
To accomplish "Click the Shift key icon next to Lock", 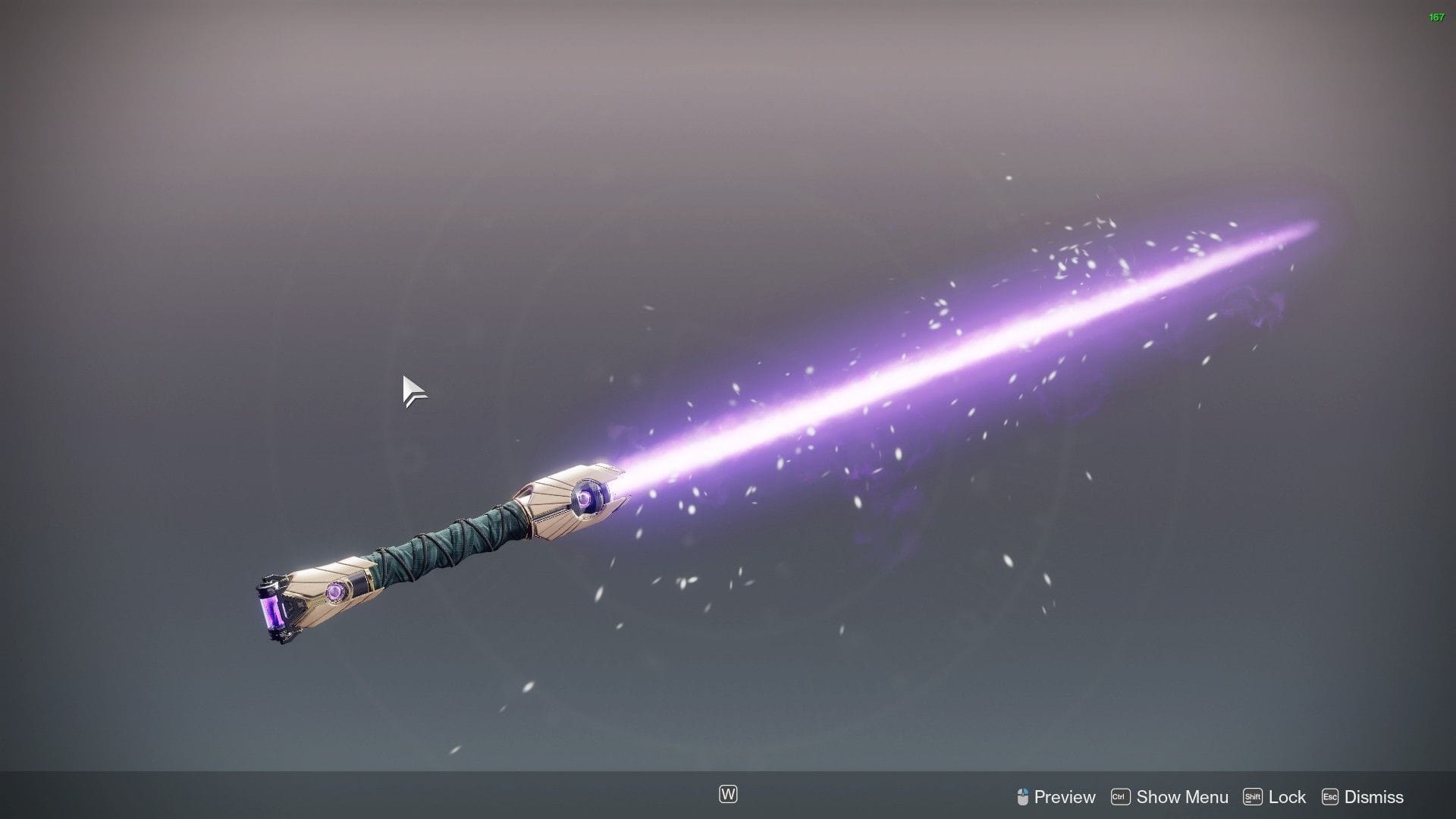I will [x=1253, y=796].
